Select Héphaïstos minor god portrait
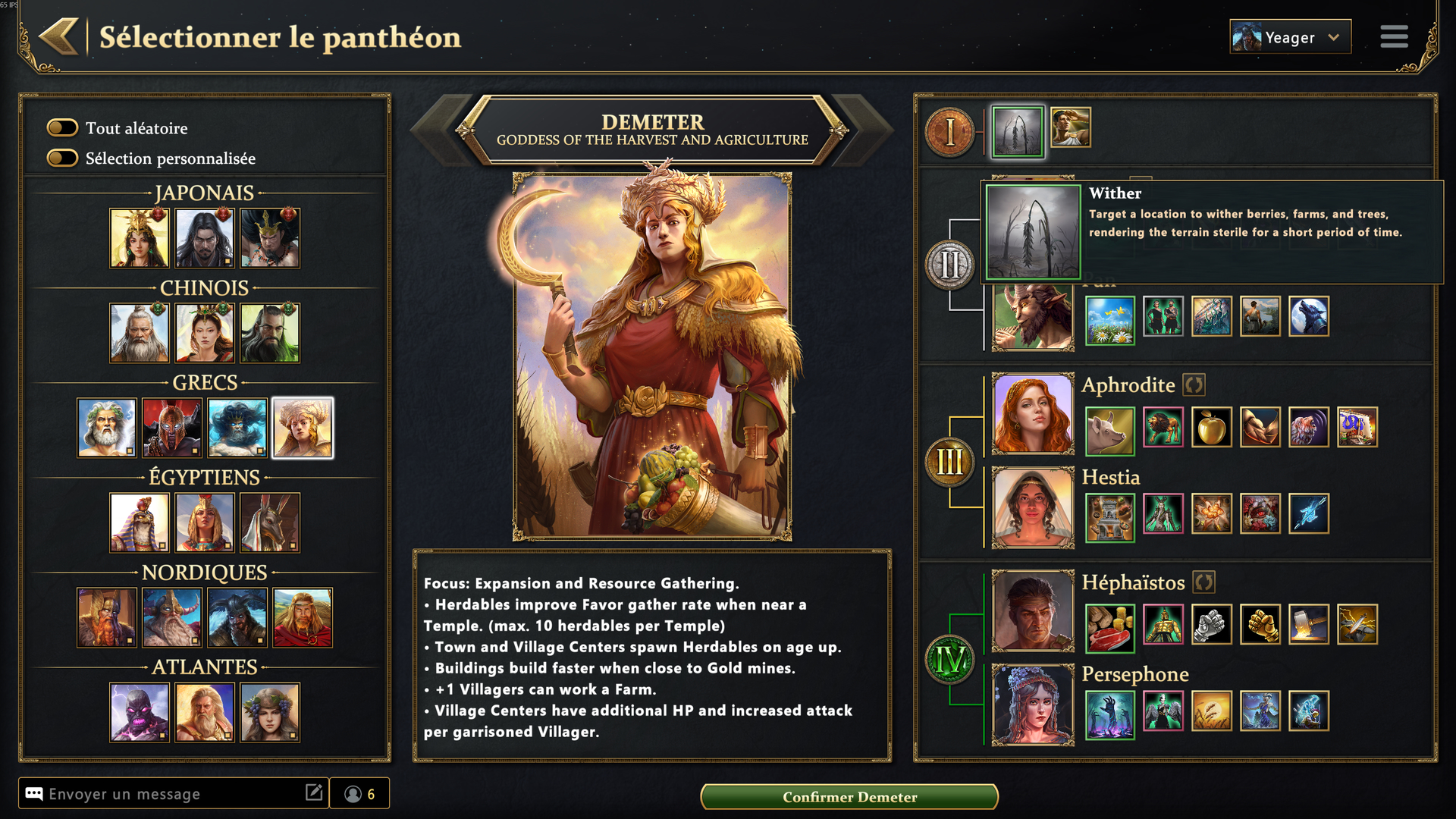The width and height of the screenshot is (1456, 819). pyautogui.click(x=1033, y=610)
